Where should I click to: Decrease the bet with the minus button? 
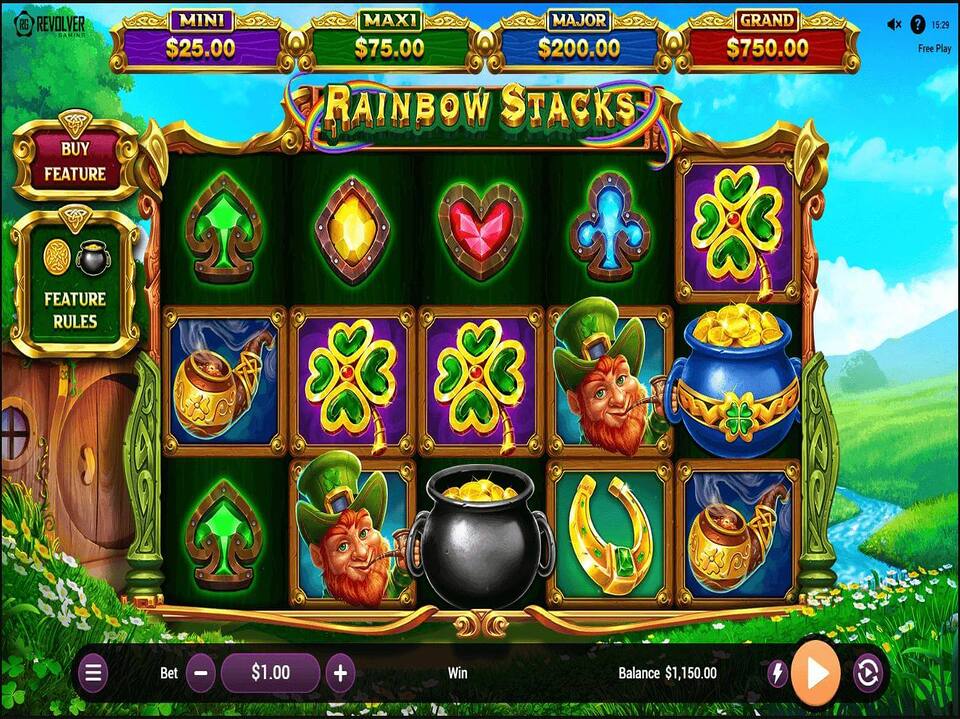(200, 673)
